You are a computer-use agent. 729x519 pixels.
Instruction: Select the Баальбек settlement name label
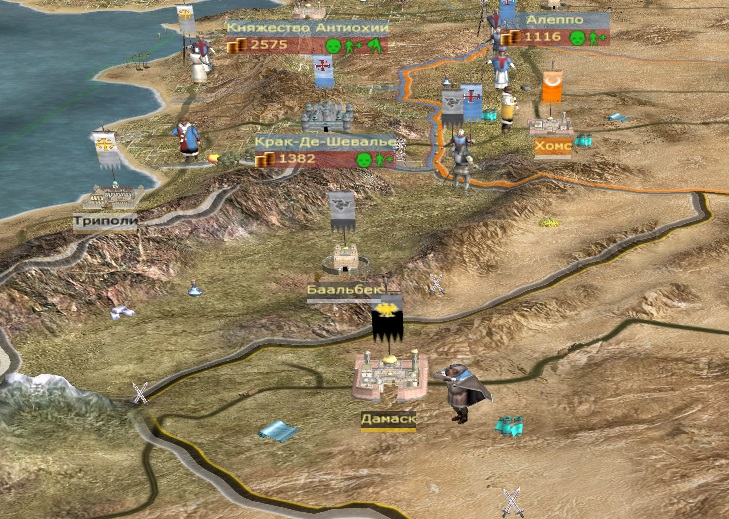click(346, 291)
